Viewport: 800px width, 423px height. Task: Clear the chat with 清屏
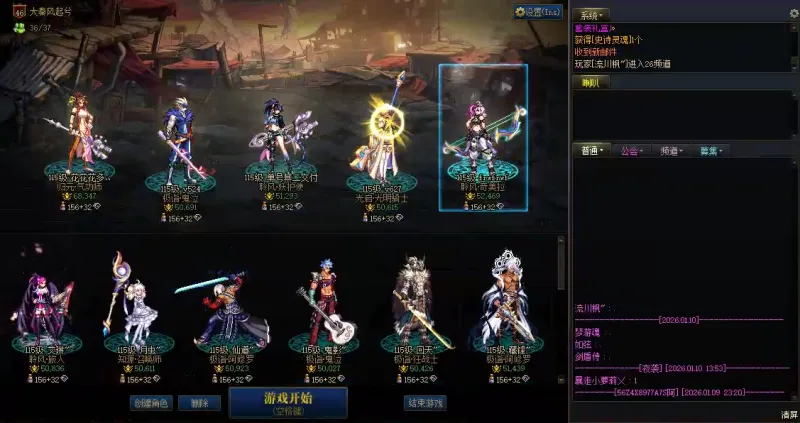point(789,414)
